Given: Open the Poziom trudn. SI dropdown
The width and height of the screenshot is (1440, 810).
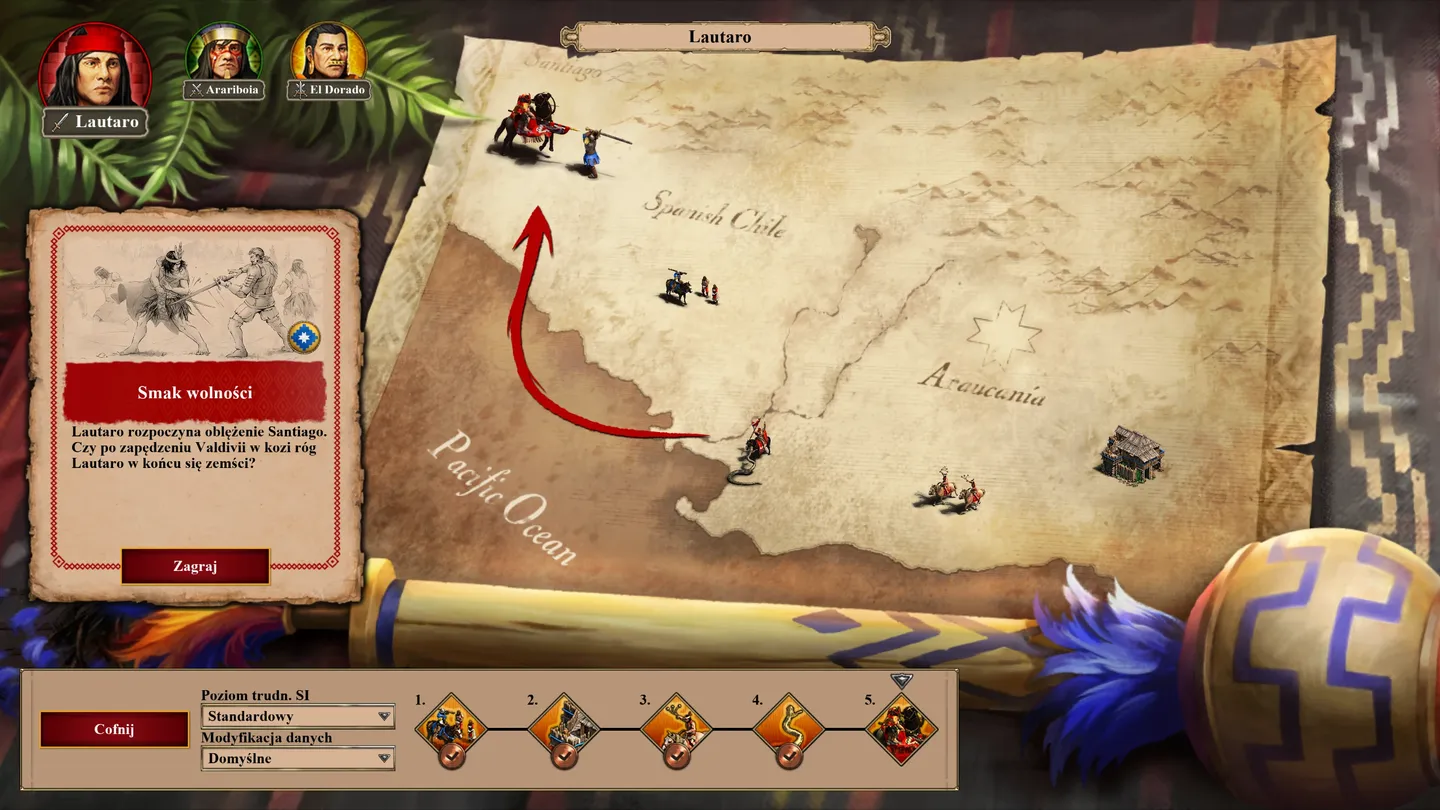Looking at the screenshot, I should pyautogui.click(x=297, y=717).
